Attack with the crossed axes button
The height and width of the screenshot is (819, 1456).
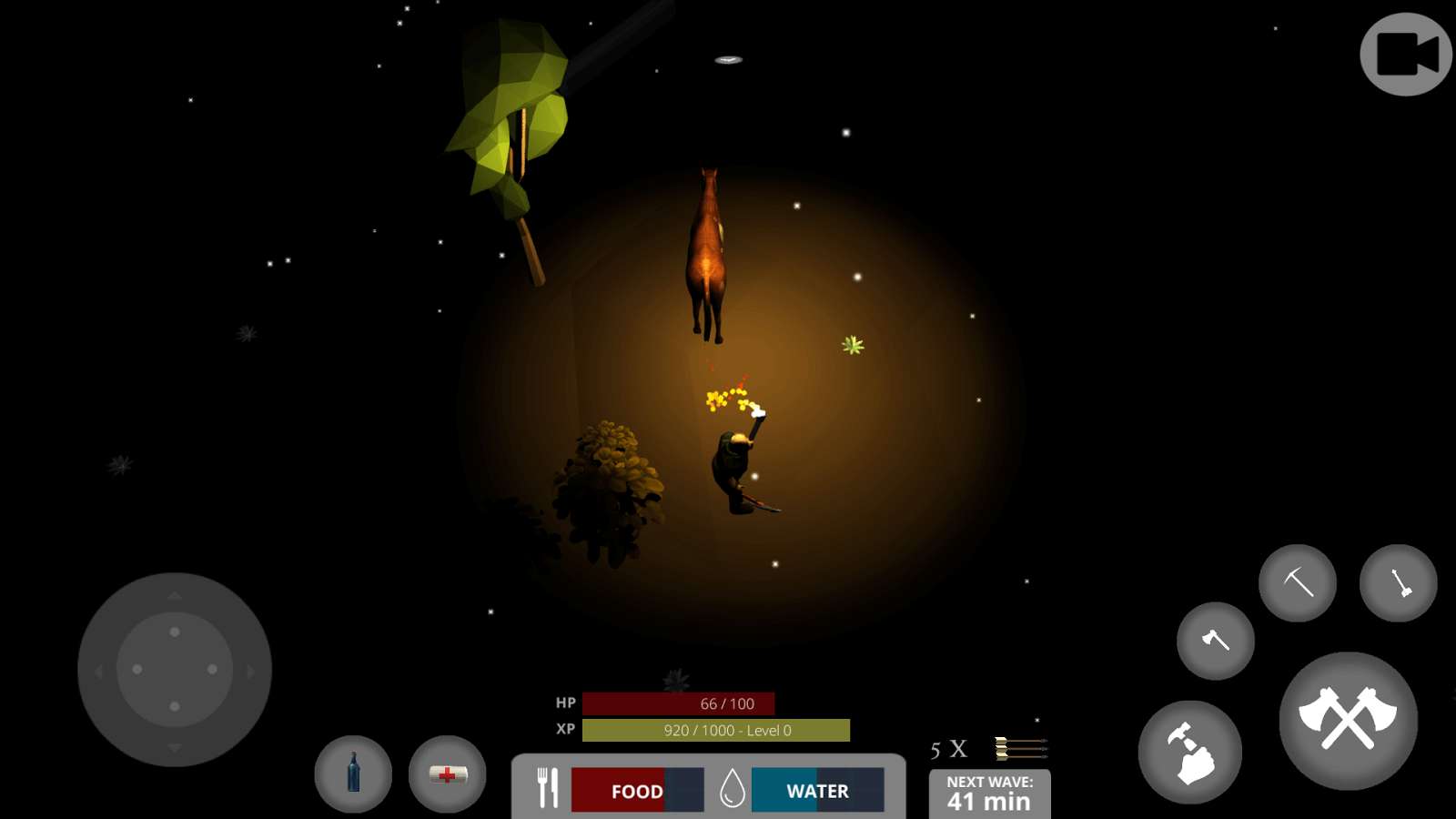[x=1348, y=720]
